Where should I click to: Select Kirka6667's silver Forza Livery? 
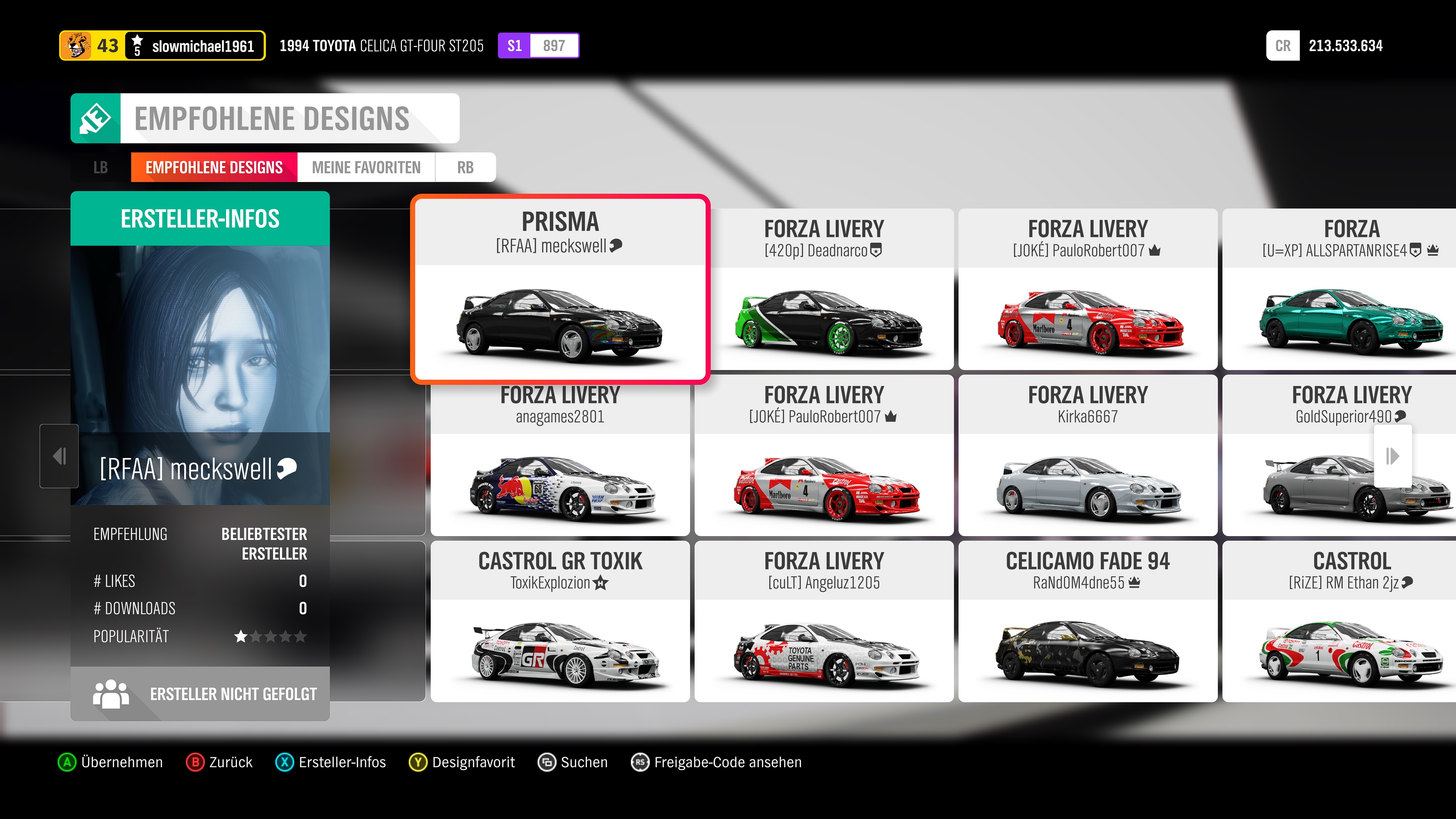(x=1087, y=455)
